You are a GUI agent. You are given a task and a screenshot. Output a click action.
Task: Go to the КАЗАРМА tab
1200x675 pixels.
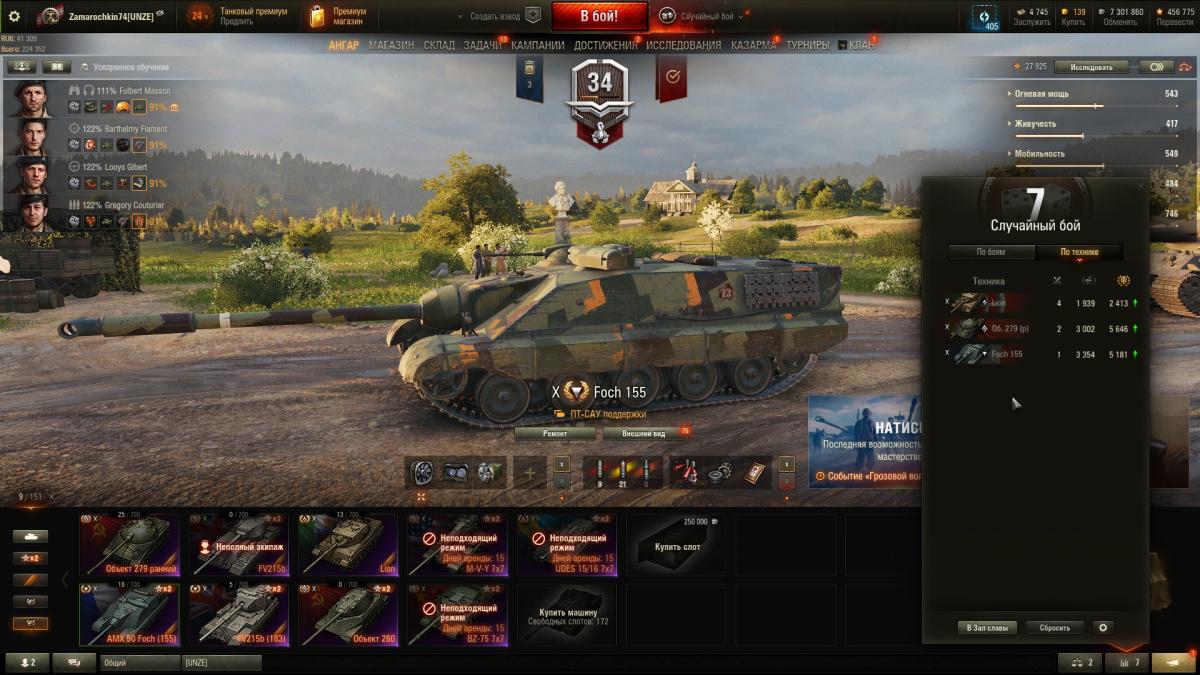tap(753, 45)
